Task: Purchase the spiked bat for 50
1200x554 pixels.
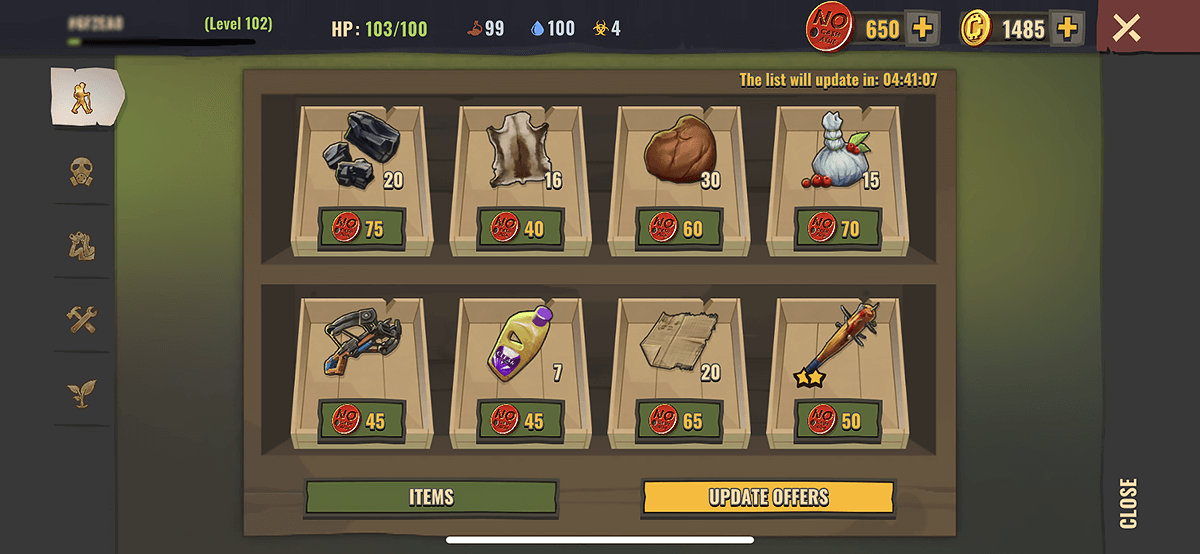Action: point(838,420)
